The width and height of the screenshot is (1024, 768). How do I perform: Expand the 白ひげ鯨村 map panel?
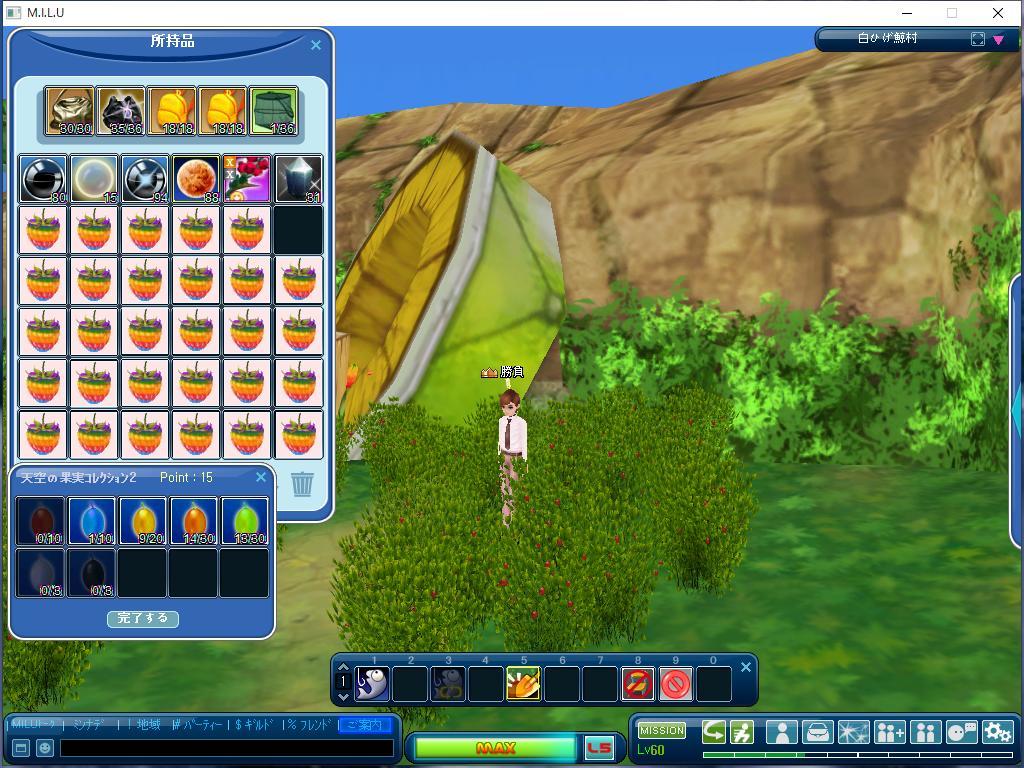point(977,39)
